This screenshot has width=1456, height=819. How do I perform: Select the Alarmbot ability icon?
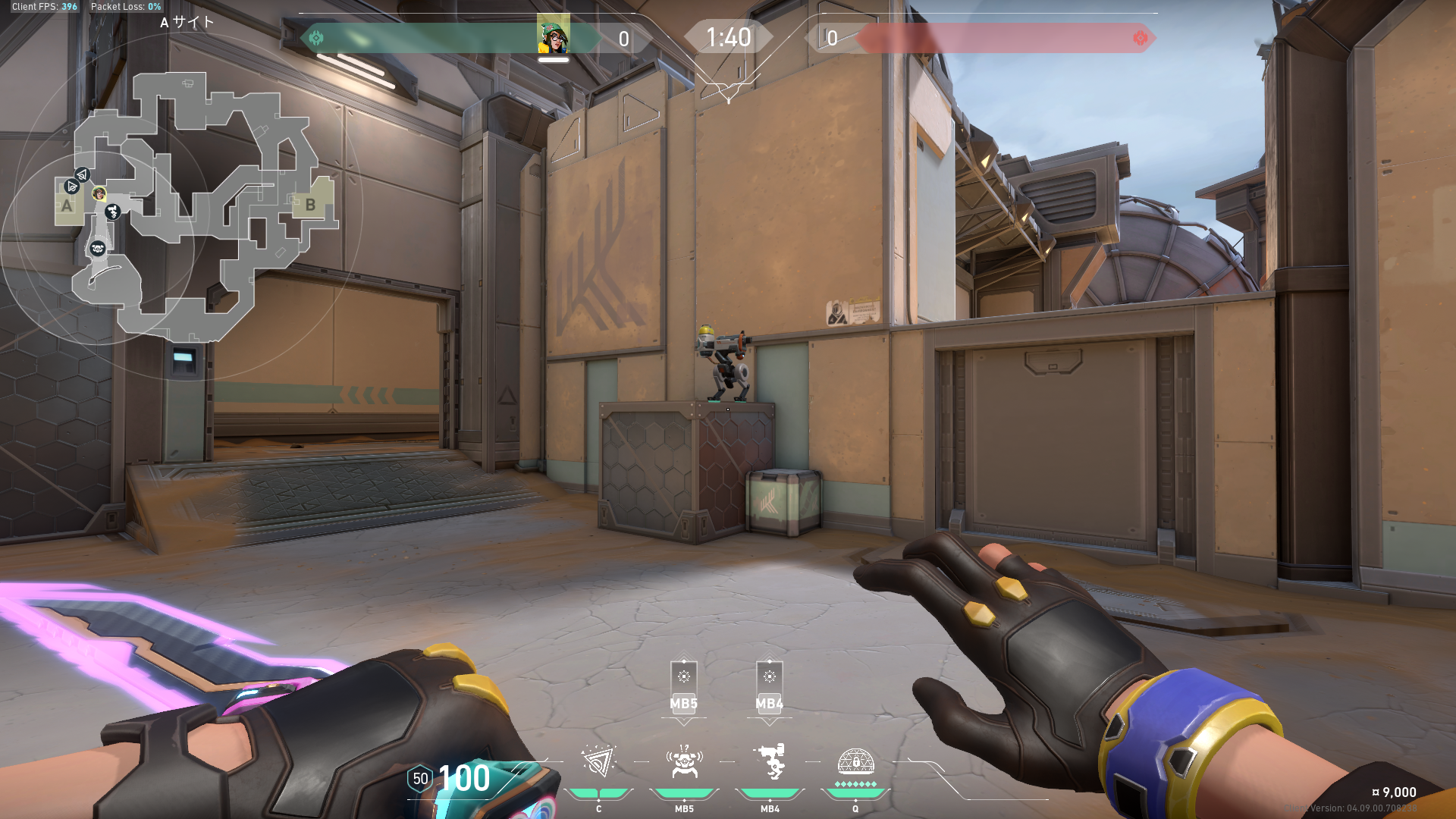(684, 762)
